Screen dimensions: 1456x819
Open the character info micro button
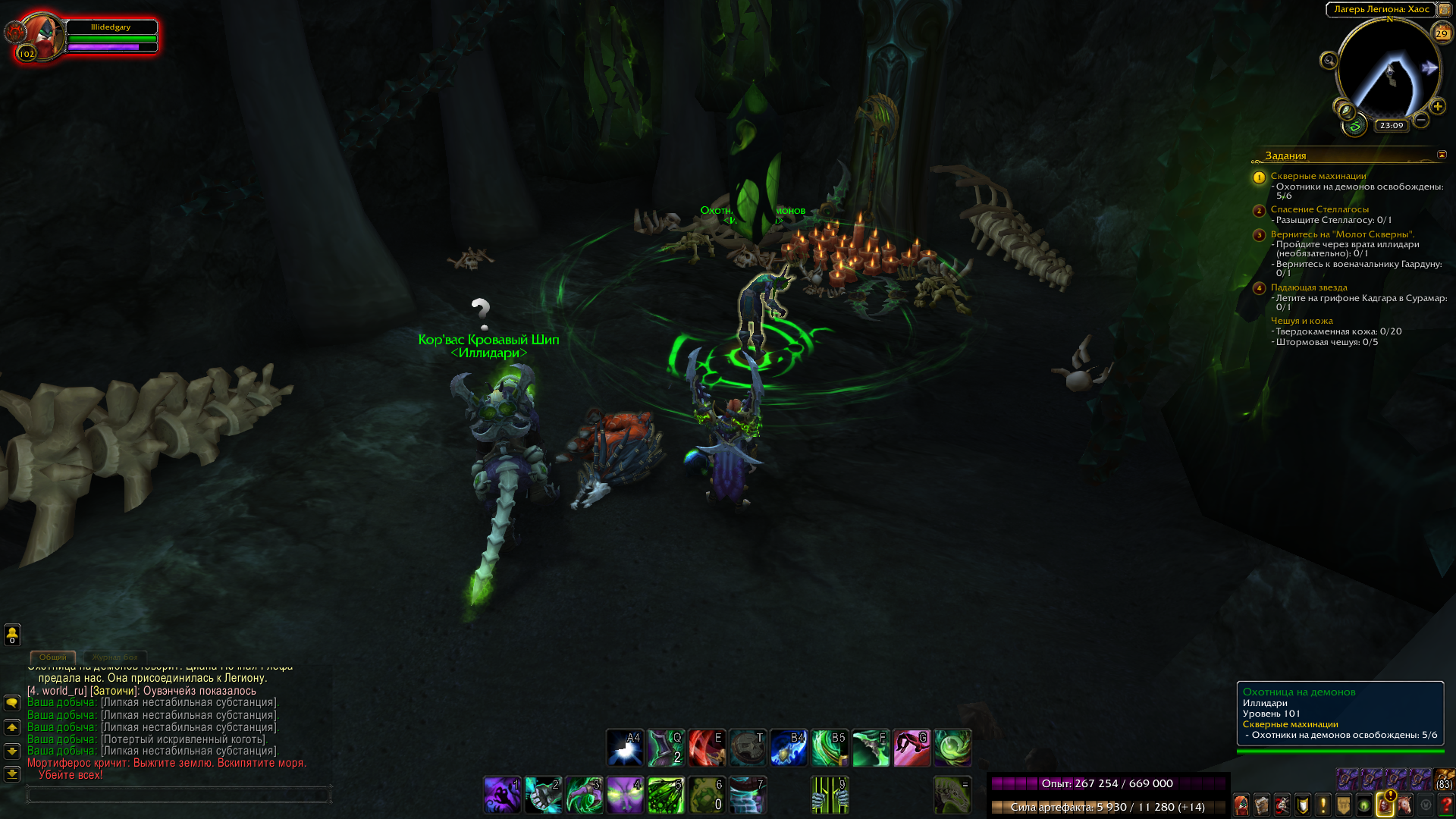[1241, 805]
